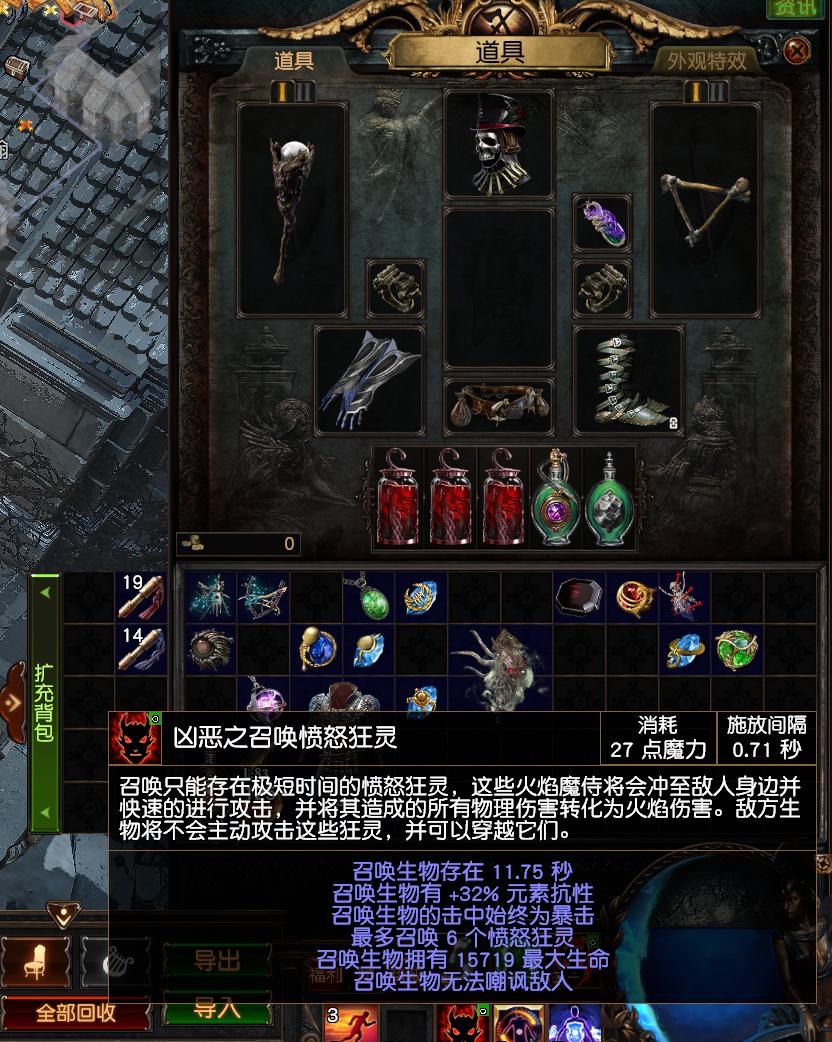Pick the dark red octagonal gem in inventory
Viewport: 832px width, 1042px height.
tap(578, 597)
